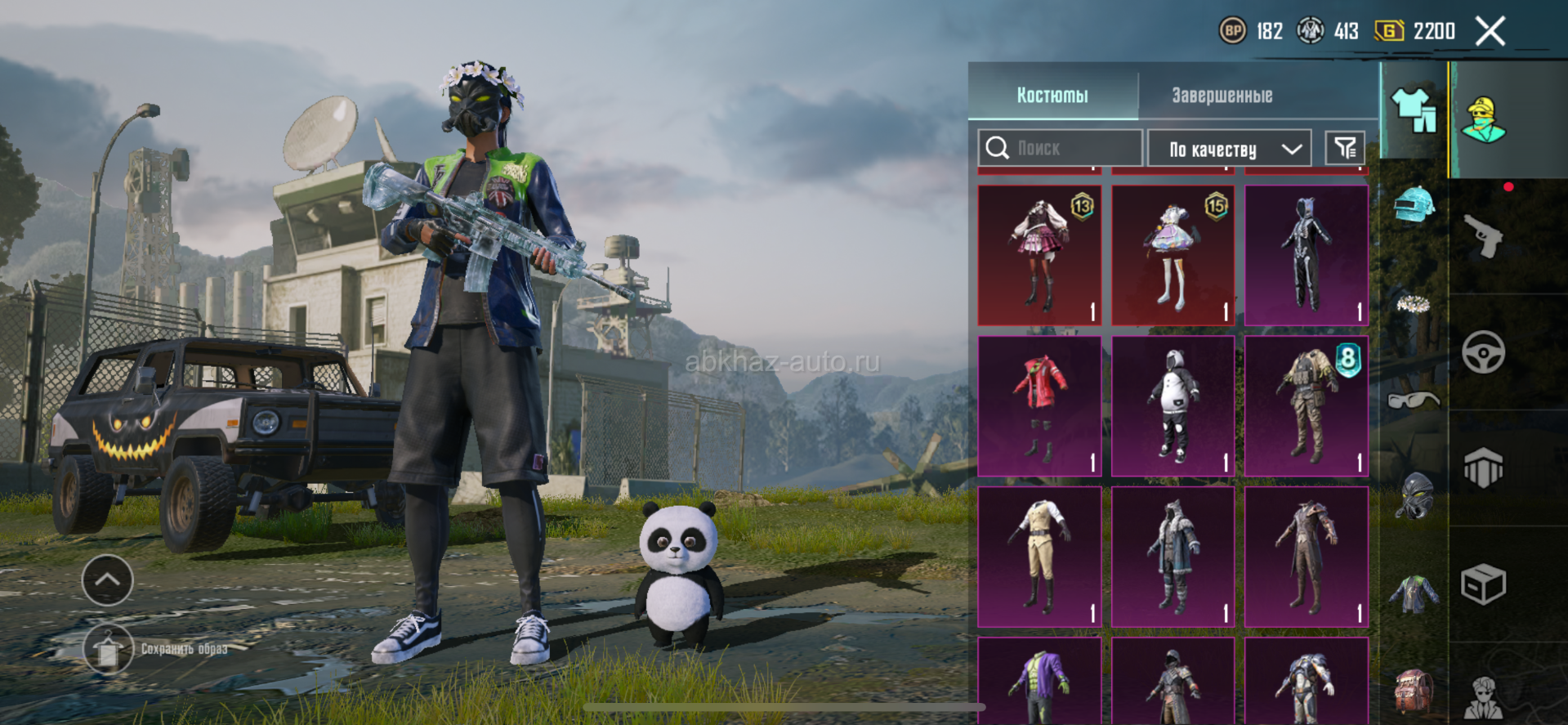Image resolution: width=1568 pixels, height=725 pixels.
Task: Select the blue helmet category icon
Action: click(1414, 204)
